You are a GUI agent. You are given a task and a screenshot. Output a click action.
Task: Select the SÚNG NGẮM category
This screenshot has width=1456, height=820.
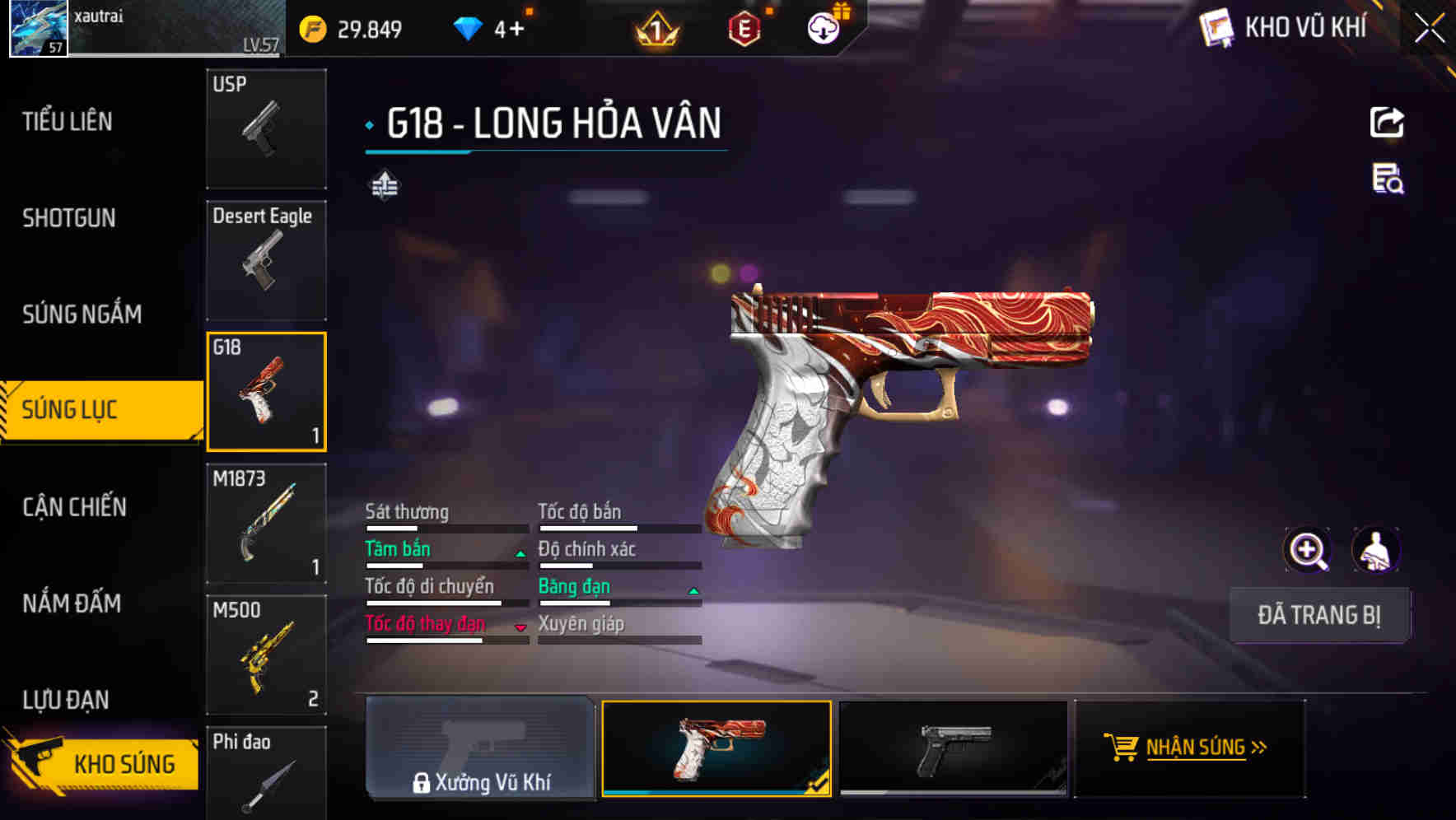pyautogui.click(x=82, y=314)
